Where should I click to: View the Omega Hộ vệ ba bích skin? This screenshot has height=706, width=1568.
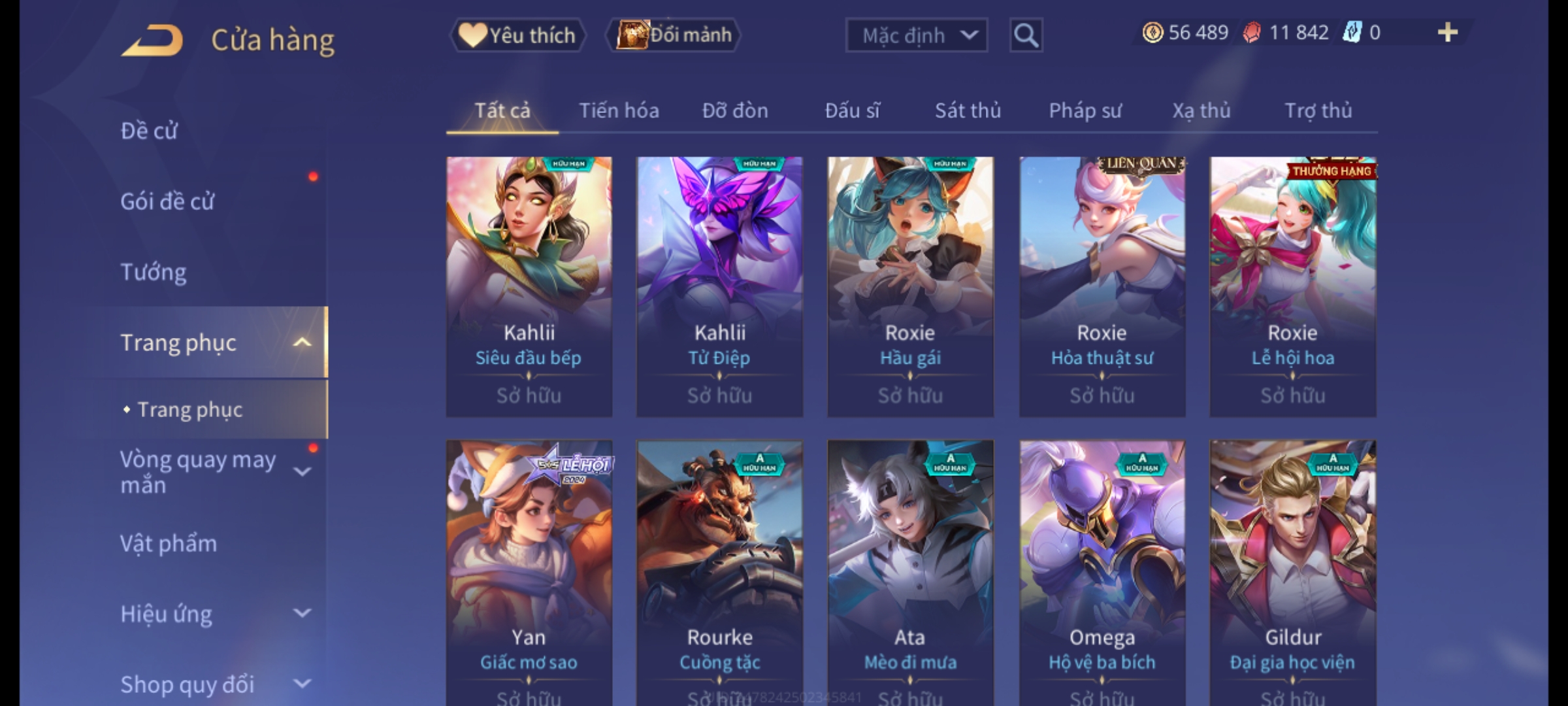tap(1102, 569)
